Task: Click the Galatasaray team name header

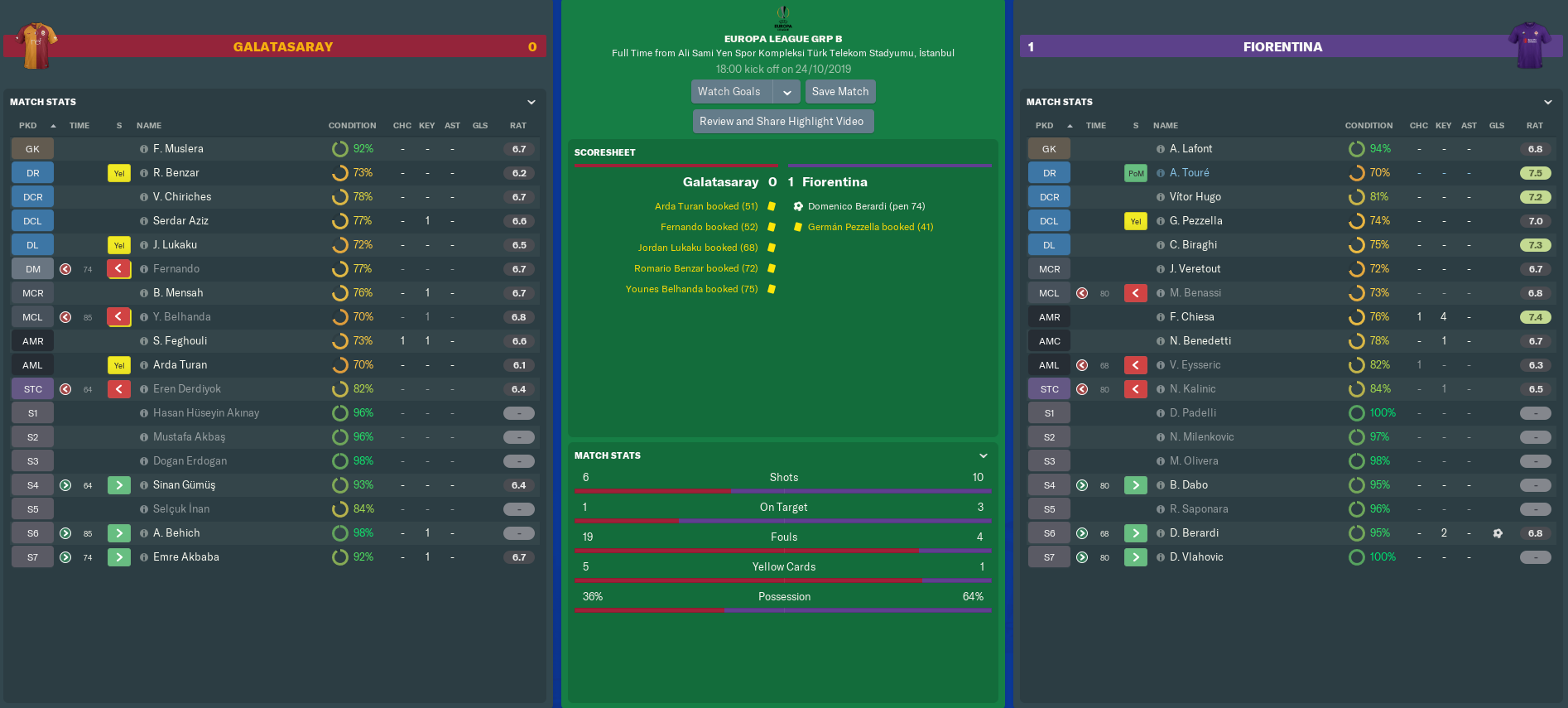Action: 283,47
